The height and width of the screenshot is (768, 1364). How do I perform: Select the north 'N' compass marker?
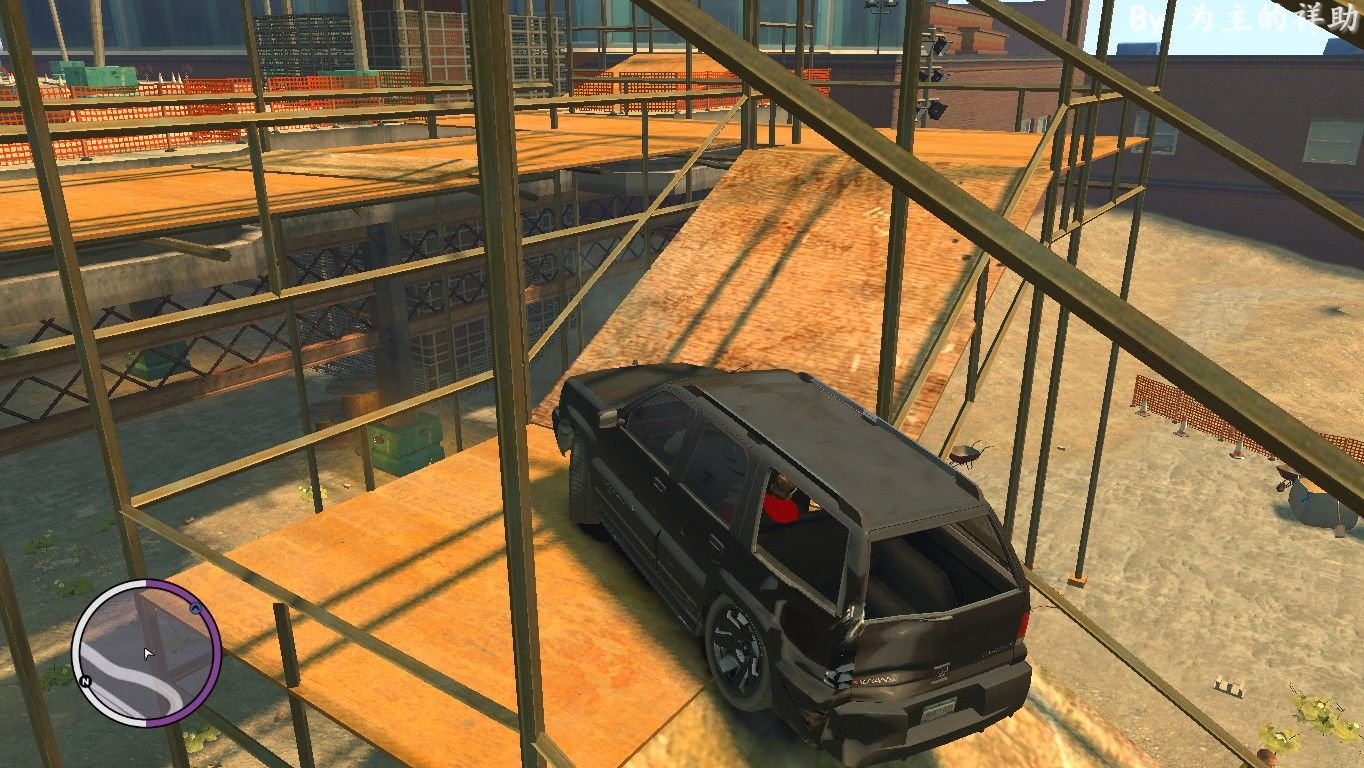tap(86, 681)
